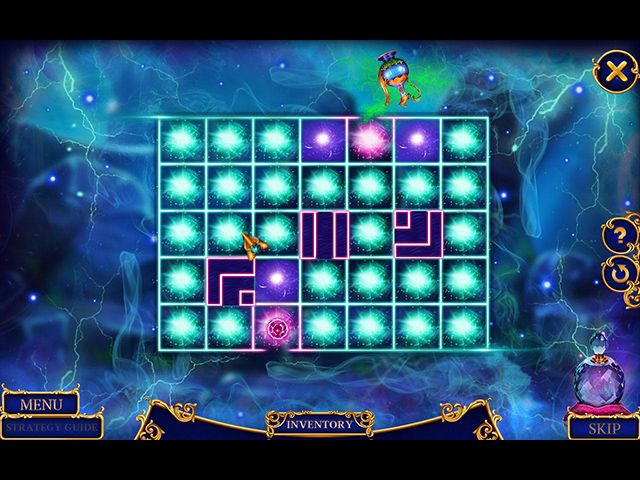Select the pink rune circle tile
Image resolution: width=640 pixels, height=480 pixels.
pyautogui.click(x=277, y=328)
